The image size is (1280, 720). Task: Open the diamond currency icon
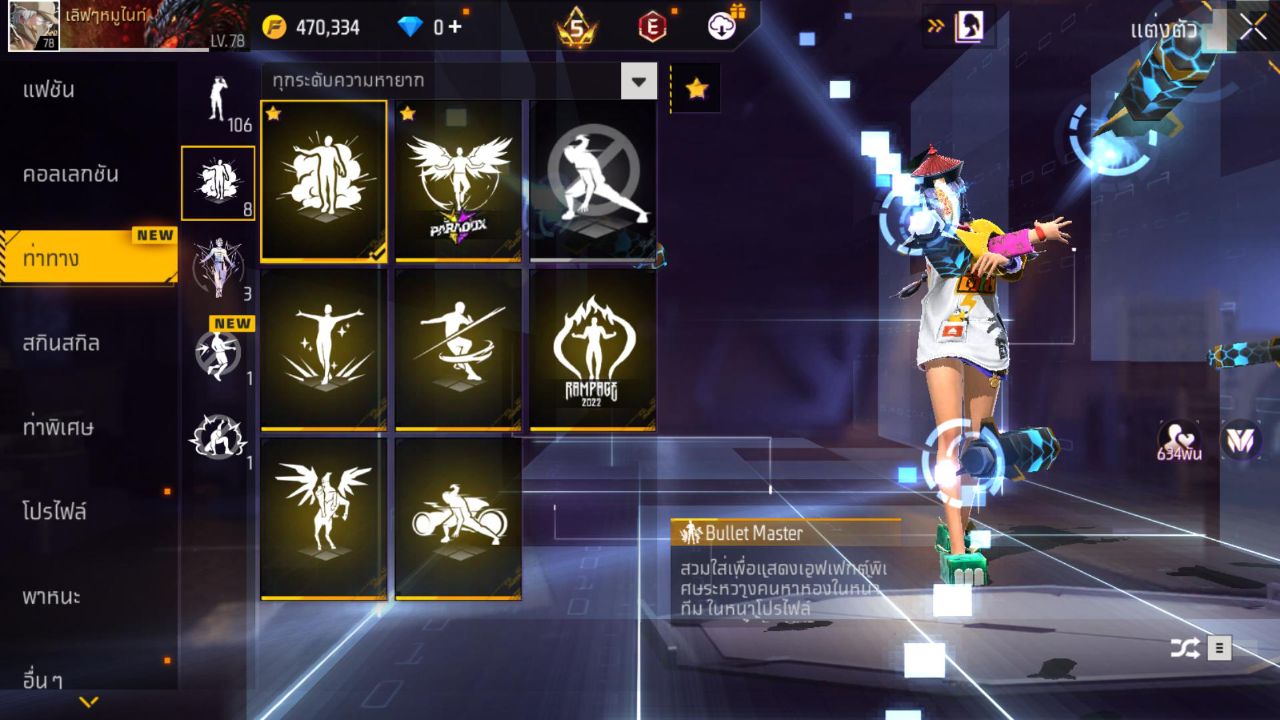[411, 27]
